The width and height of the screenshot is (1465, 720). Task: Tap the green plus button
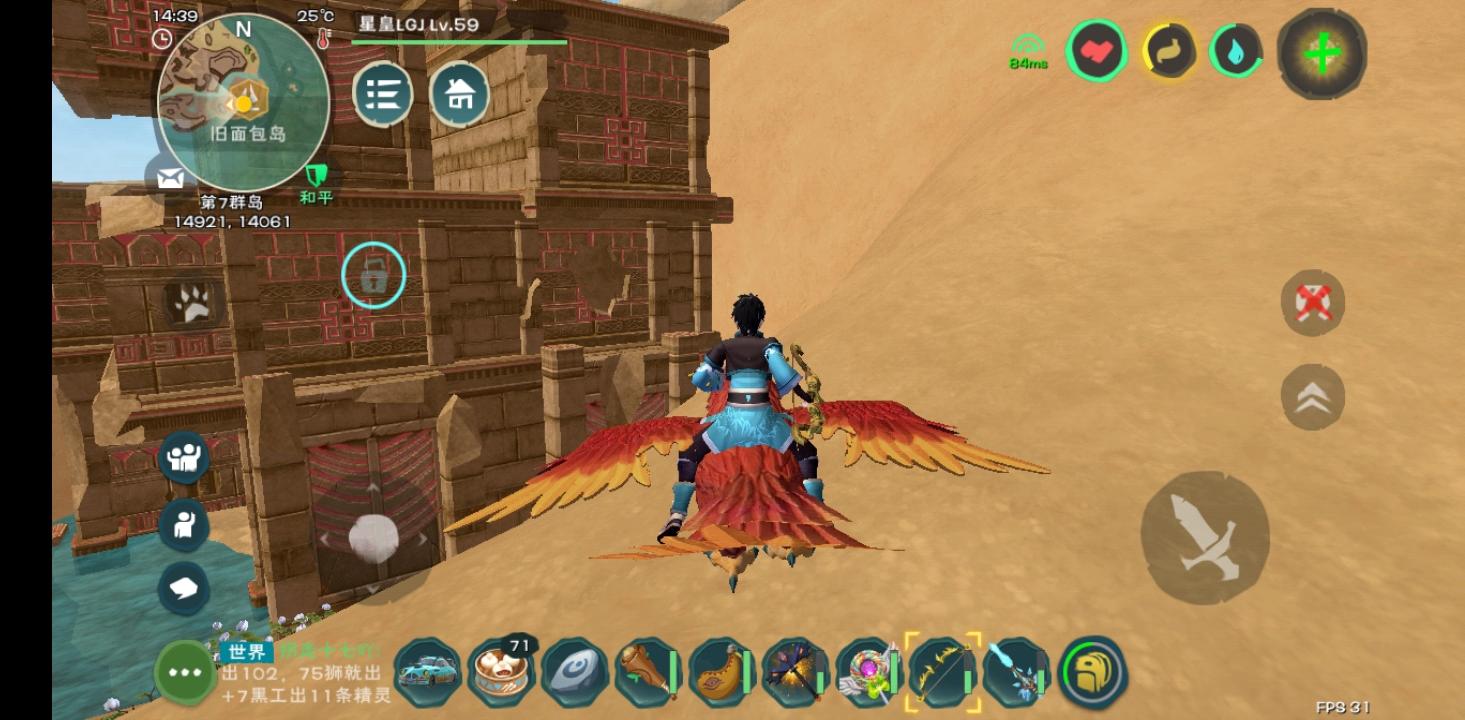point(1322,54)
